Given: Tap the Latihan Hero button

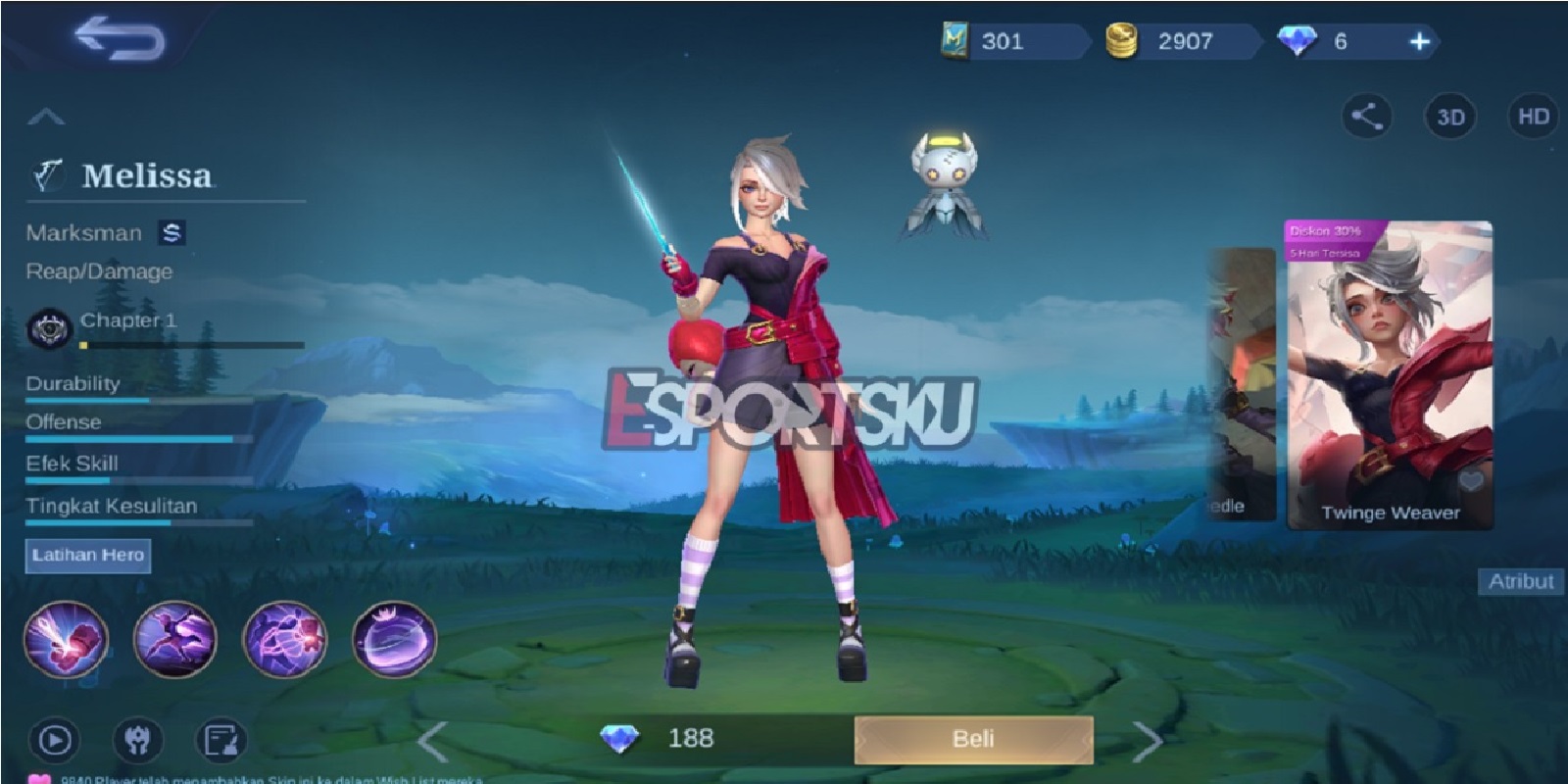Looking at the screenshot, I should [x=88, y=556].
